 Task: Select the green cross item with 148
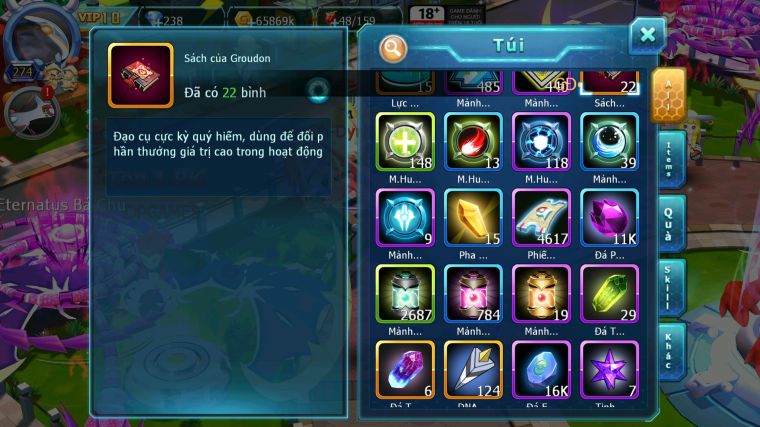(405, 142)
